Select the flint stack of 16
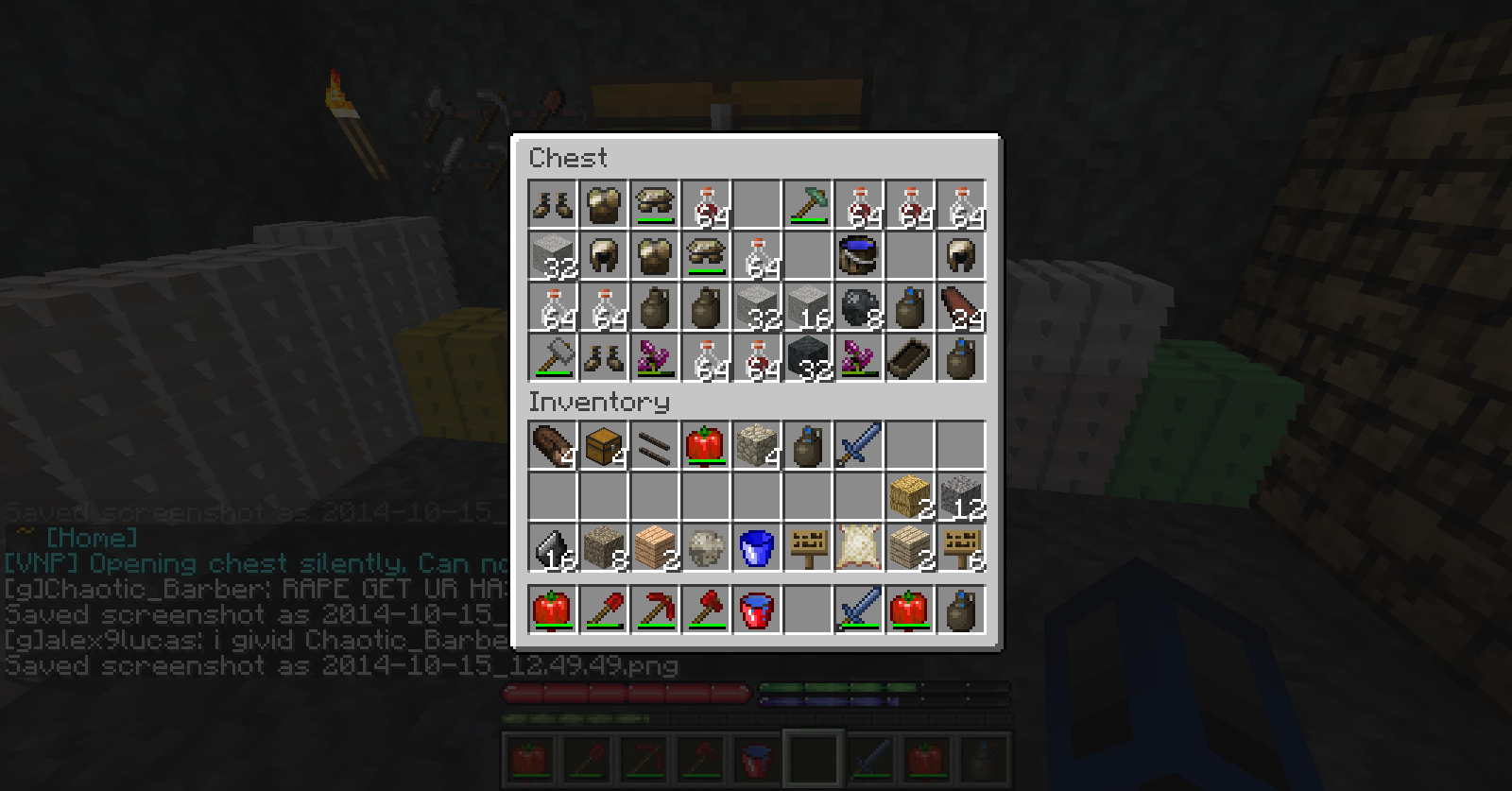Image resolution: width=1512 pixels, height=791 pixels. (553, 548)
